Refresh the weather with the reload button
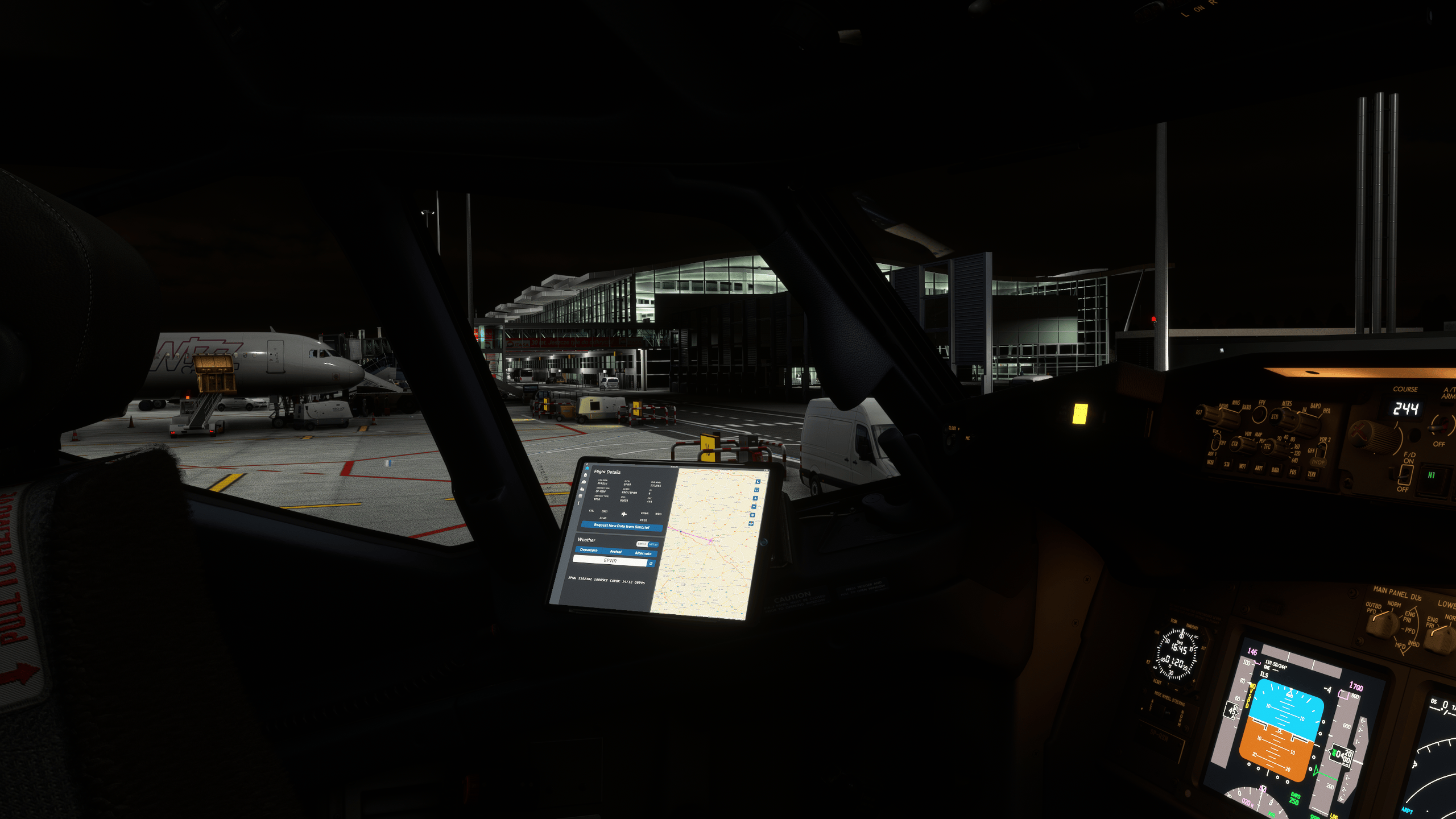 coord(651,564)
